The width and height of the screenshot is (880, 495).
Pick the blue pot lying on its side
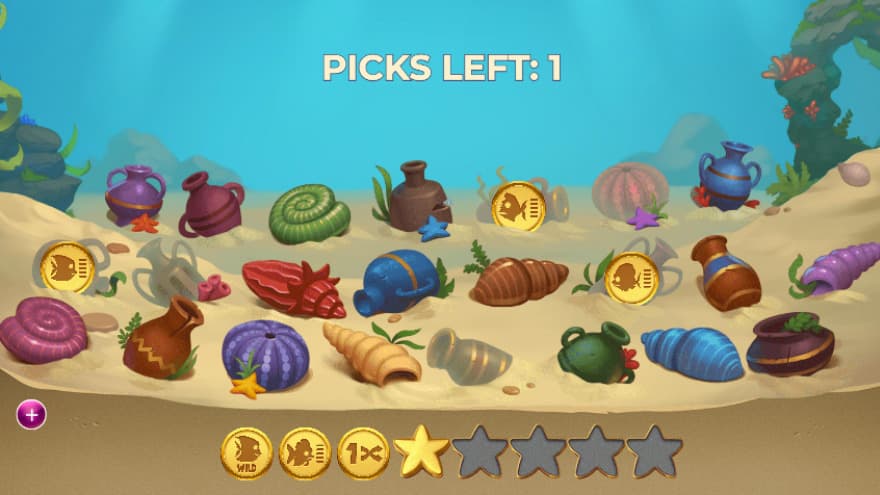[x=398, y=281]
